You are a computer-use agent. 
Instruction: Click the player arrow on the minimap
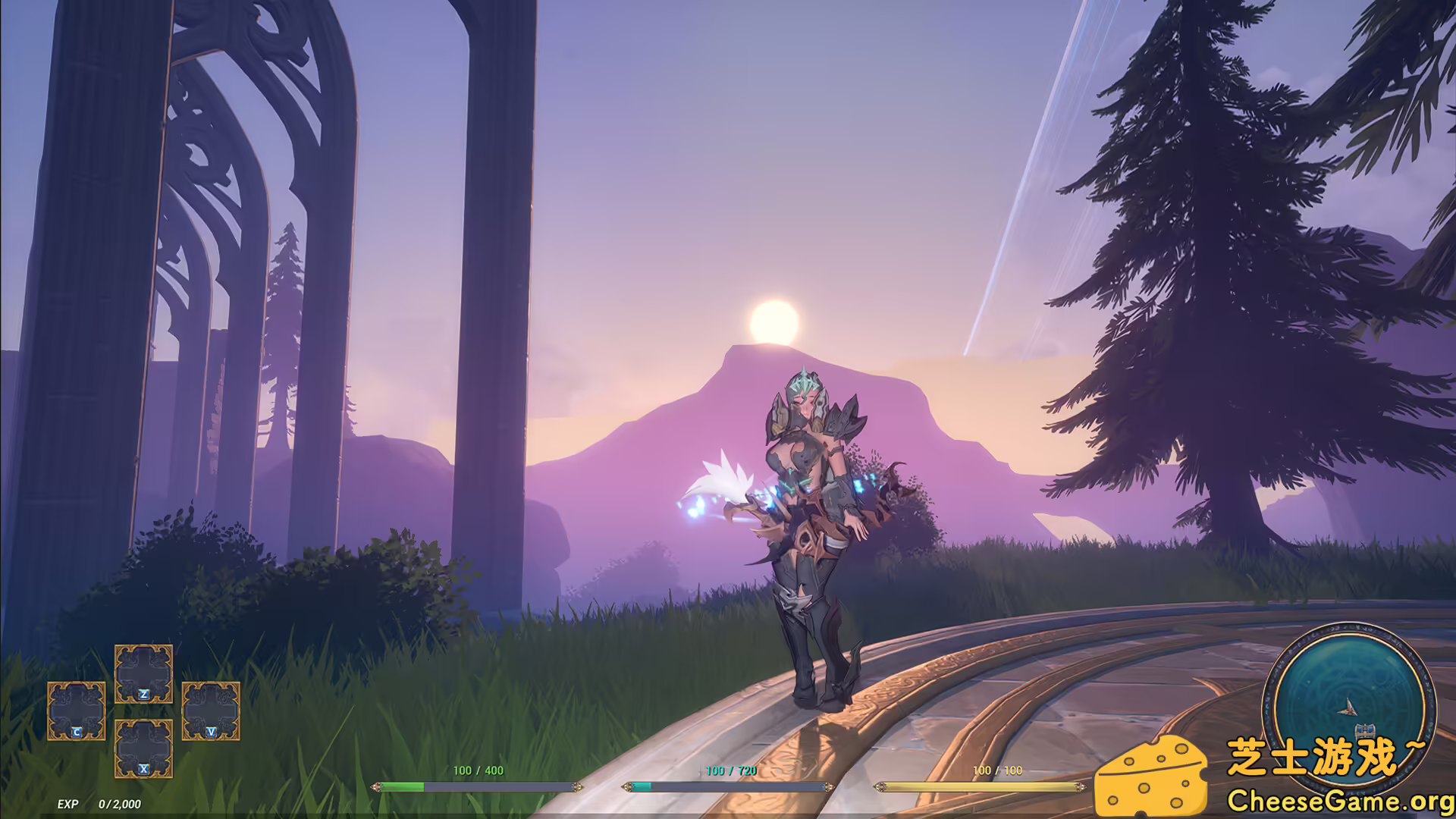pos(1348,707)
